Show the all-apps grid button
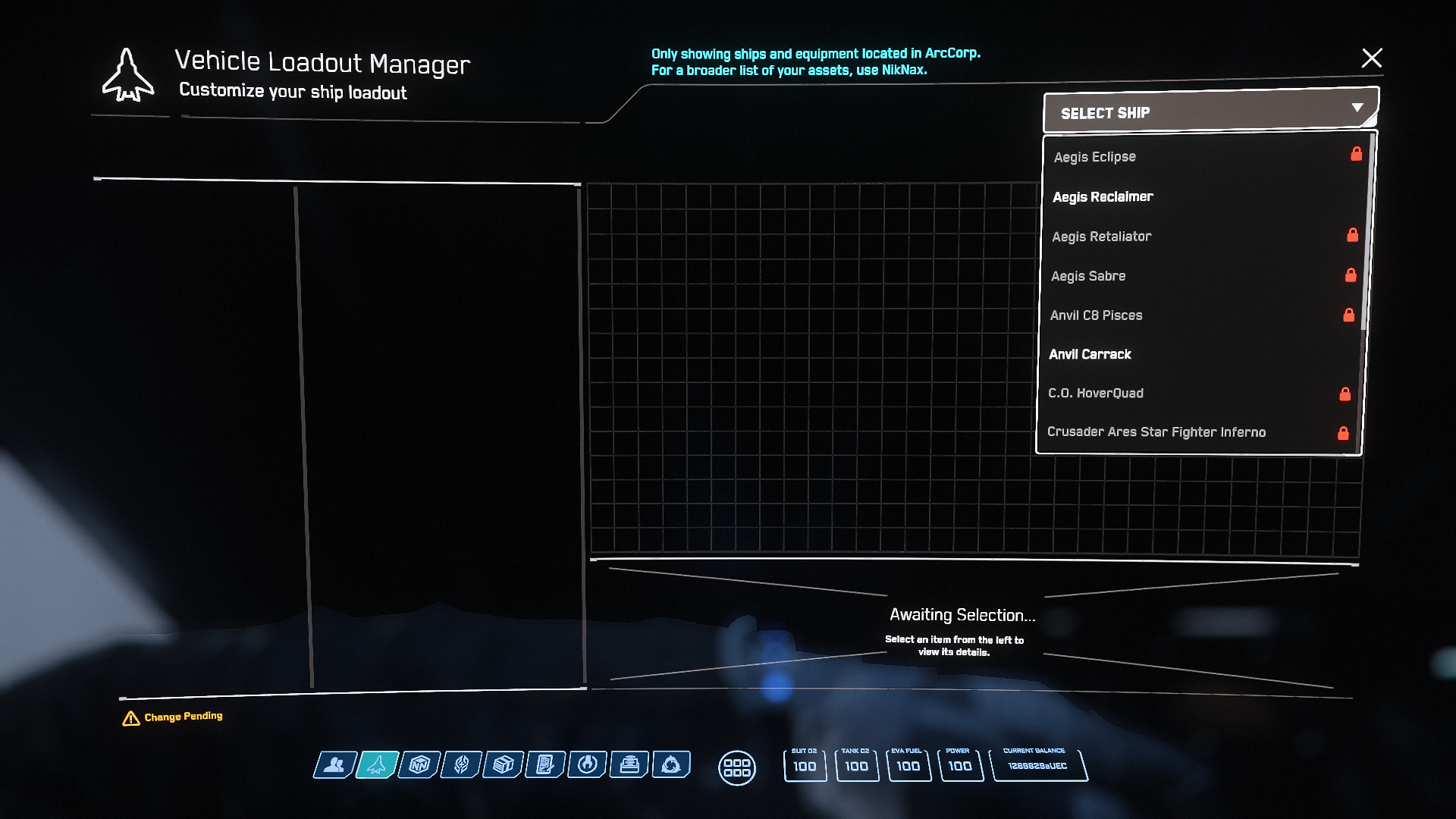The width and height of the screenshot is (1456, 819). click(736, 768)
